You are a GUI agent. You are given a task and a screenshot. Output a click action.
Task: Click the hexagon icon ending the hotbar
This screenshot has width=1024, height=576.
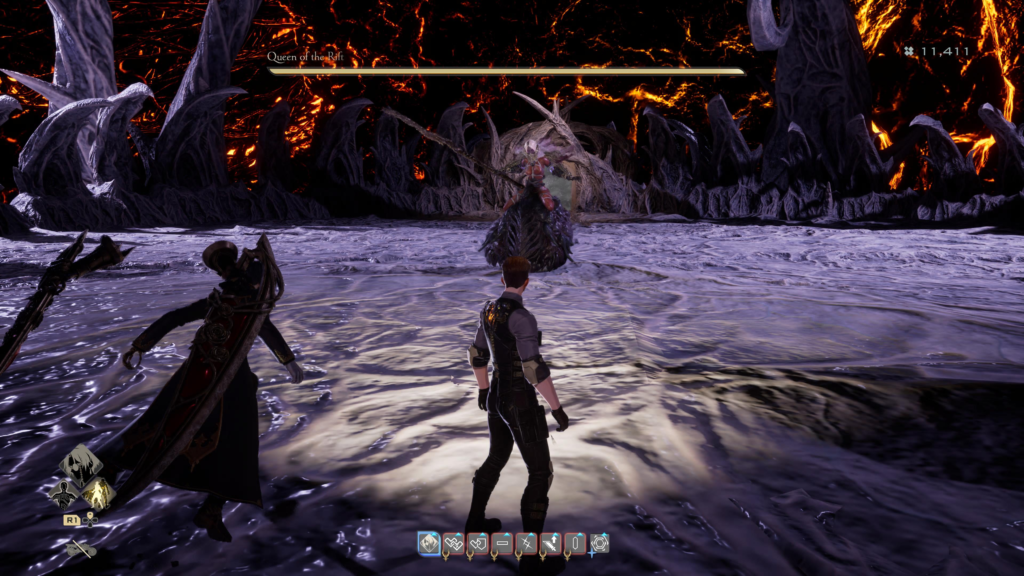pyautogui.click(x=600, y=543)
